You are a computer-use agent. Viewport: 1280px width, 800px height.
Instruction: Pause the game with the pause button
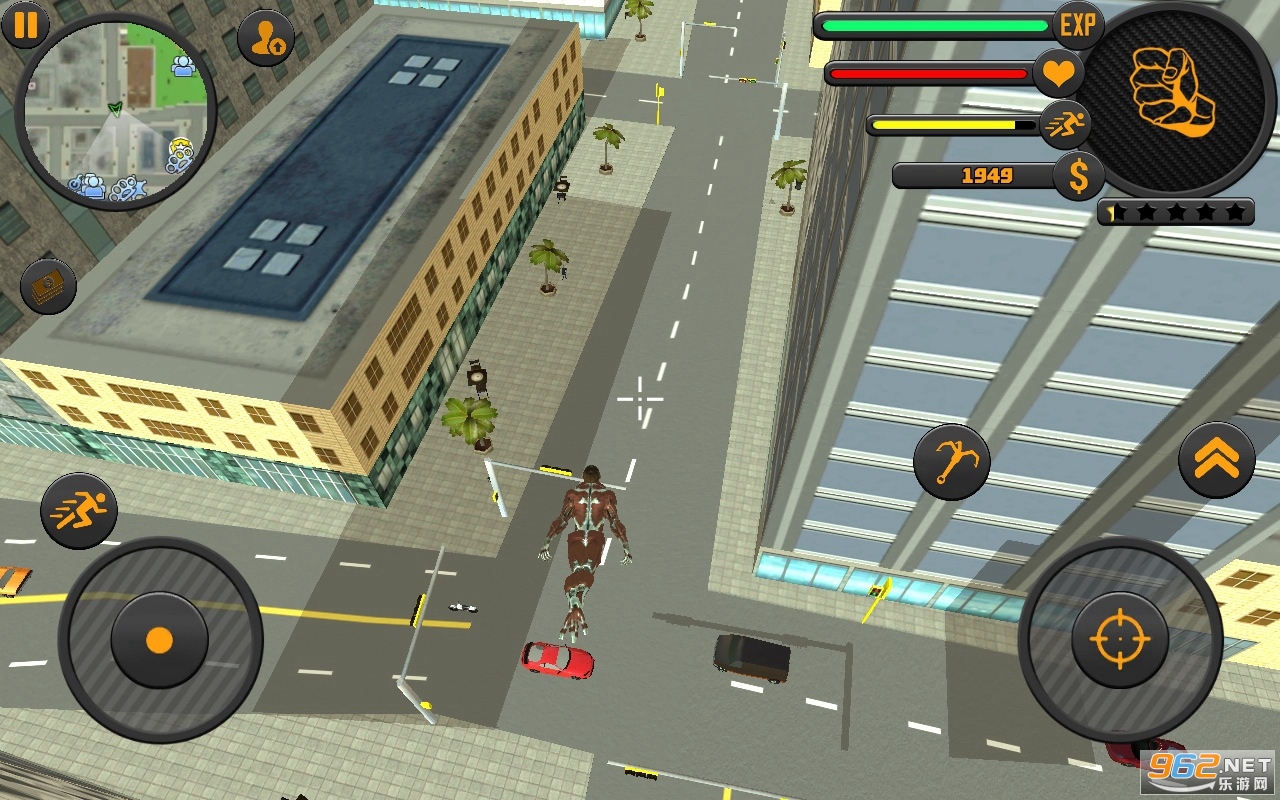[26, 25]
